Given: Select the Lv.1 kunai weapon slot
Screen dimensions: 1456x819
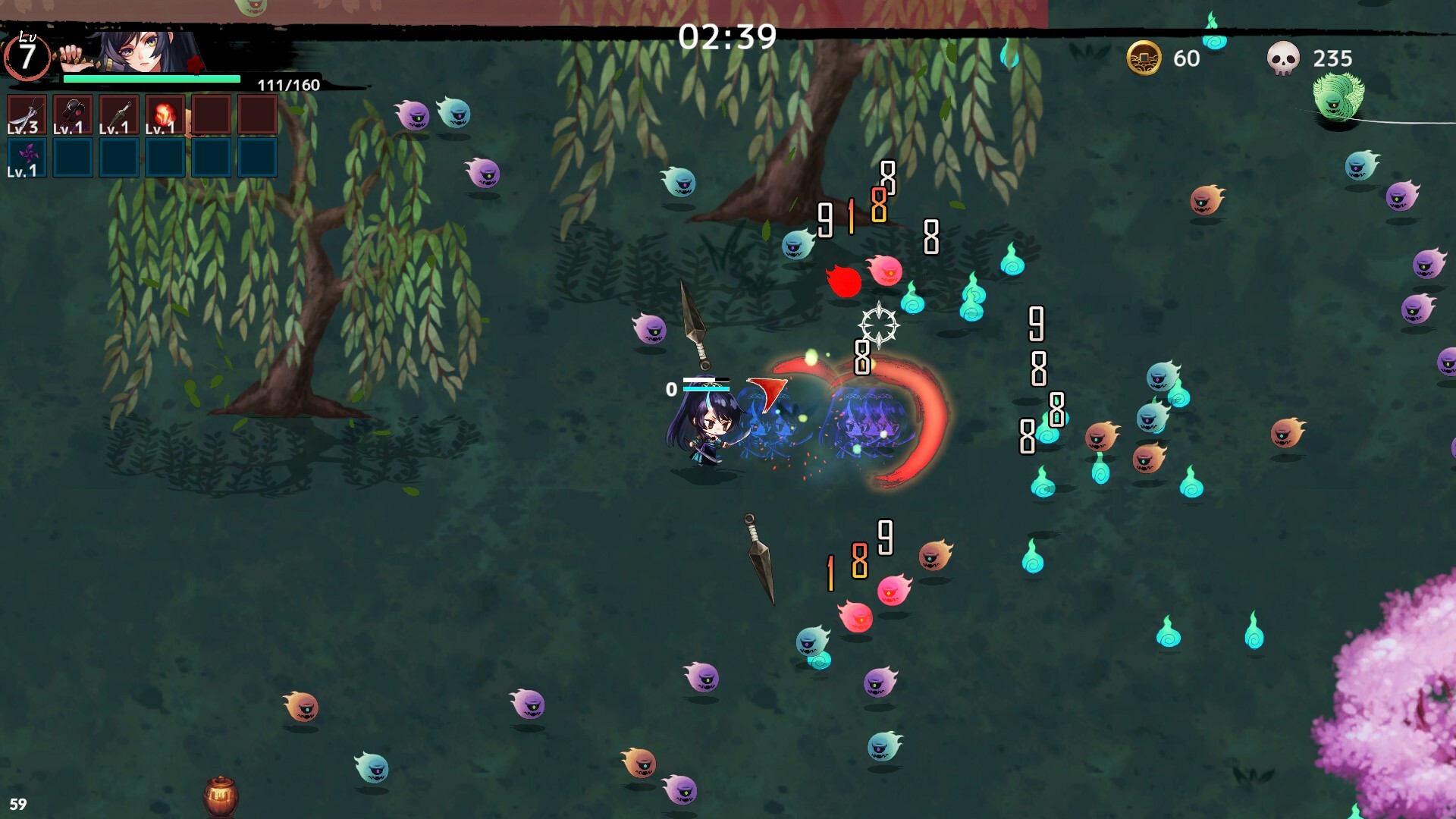Looking at the screenshot, I should coord(118,114).
